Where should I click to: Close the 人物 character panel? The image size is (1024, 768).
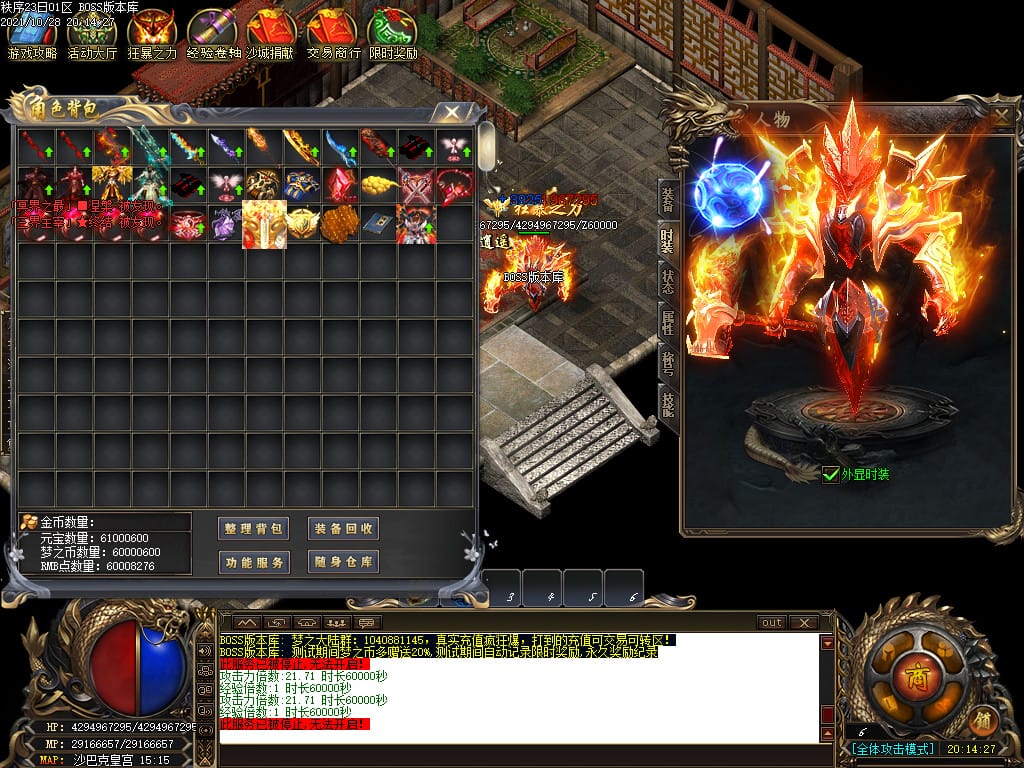[x=1002, y=116]
